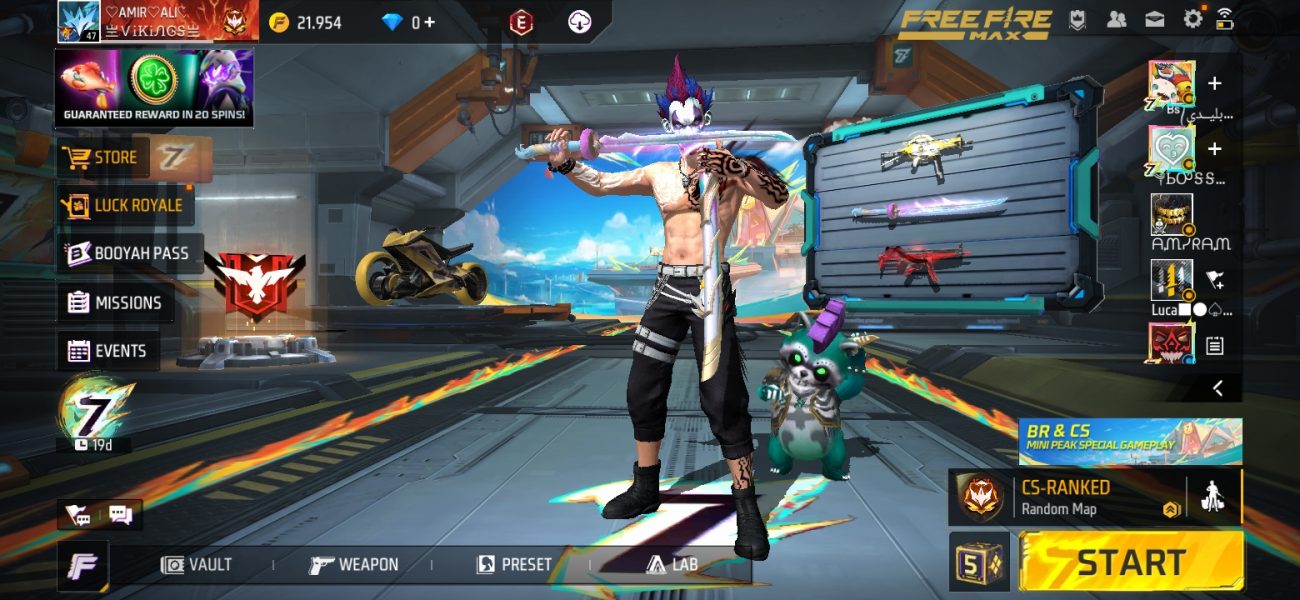Open settings with the gear icon
Viewport: 1300px width, 600px height.
click(x=1193, y=19)
